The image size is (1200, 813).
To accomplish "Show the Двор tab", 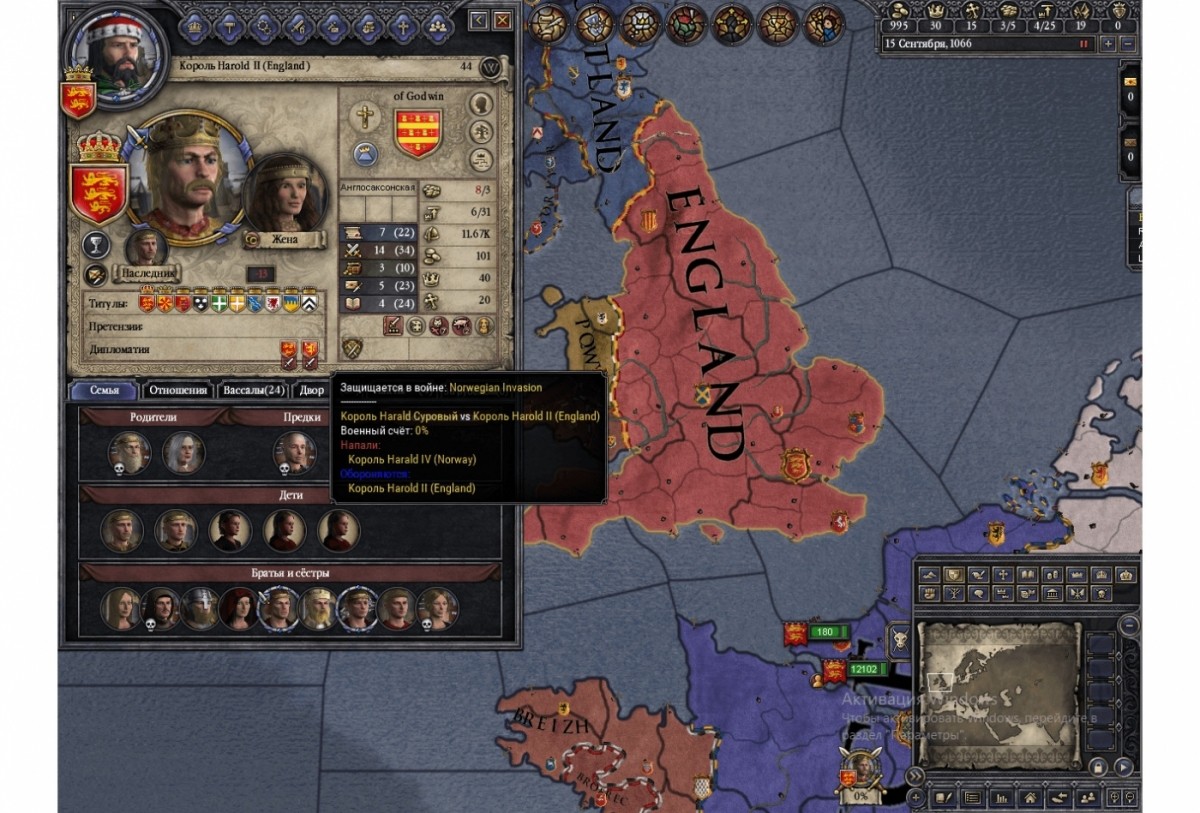I will [x=312, y=391].
